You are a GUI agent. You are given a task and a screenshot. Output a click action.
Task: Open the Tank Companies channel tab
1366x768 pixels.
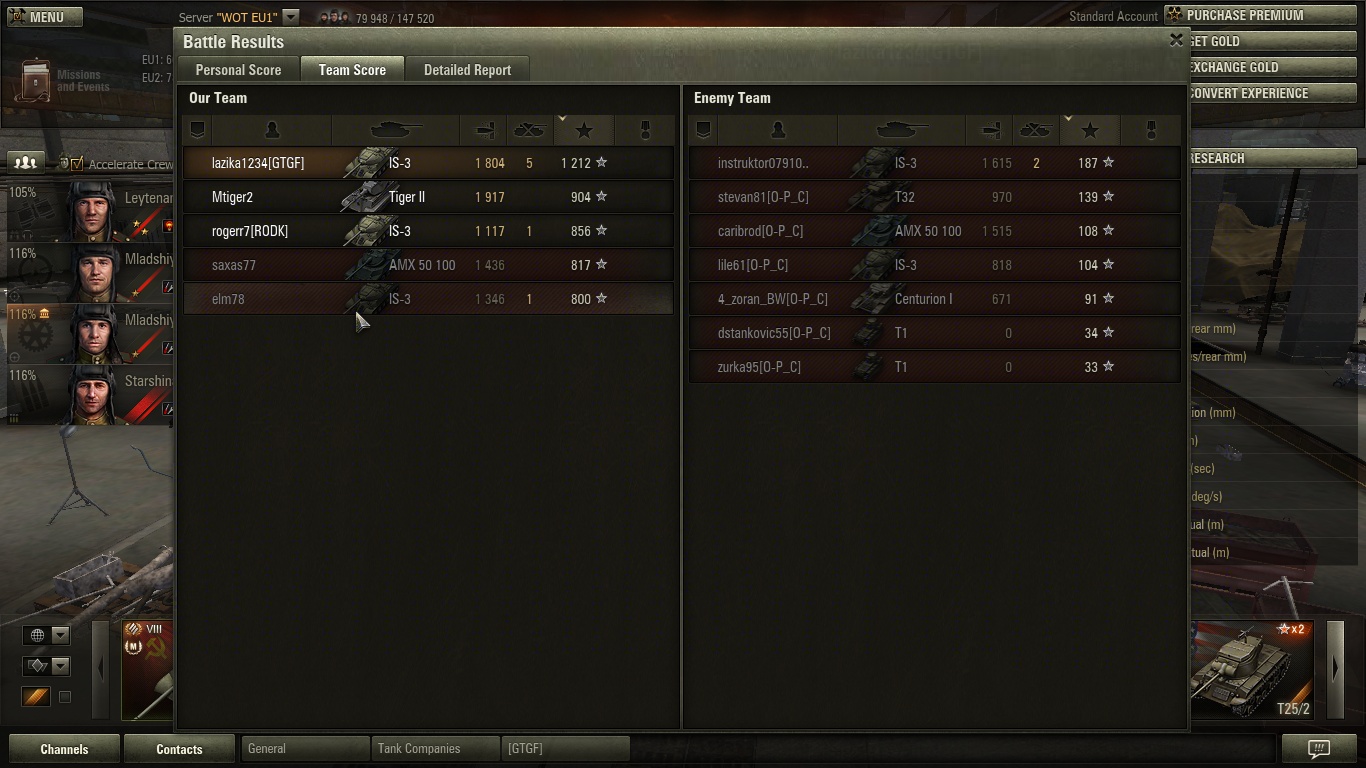point(434,748)
